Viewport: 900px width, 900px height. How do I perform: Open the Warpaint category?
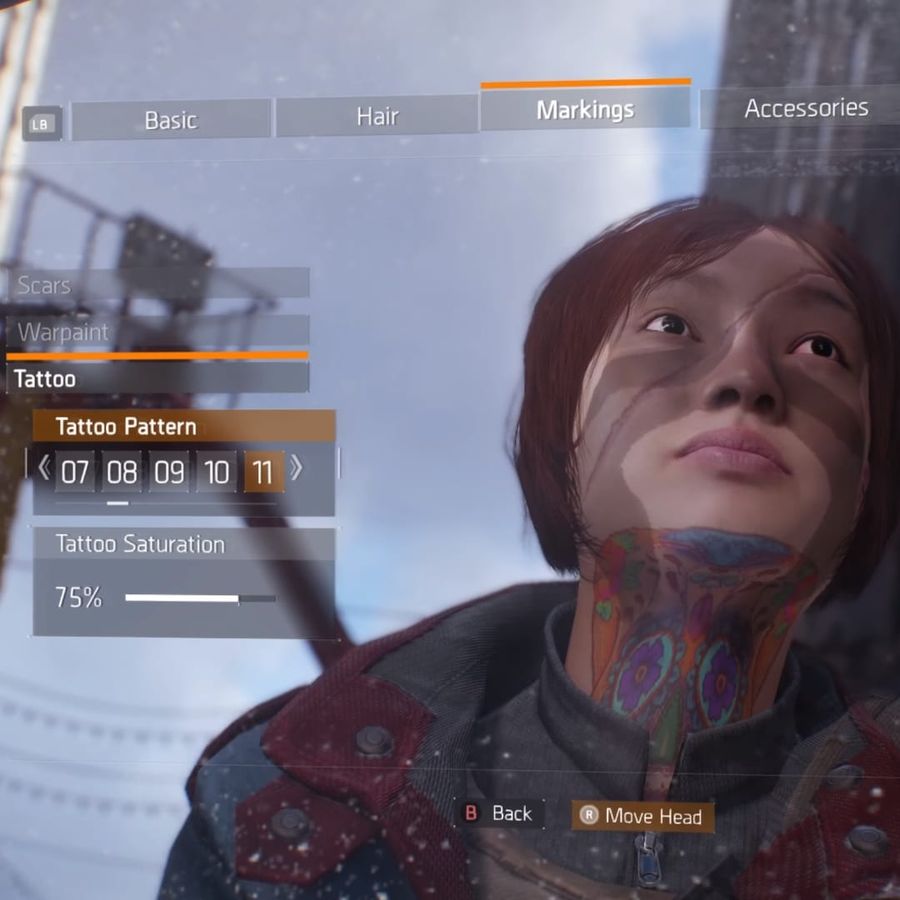(158, 332)
